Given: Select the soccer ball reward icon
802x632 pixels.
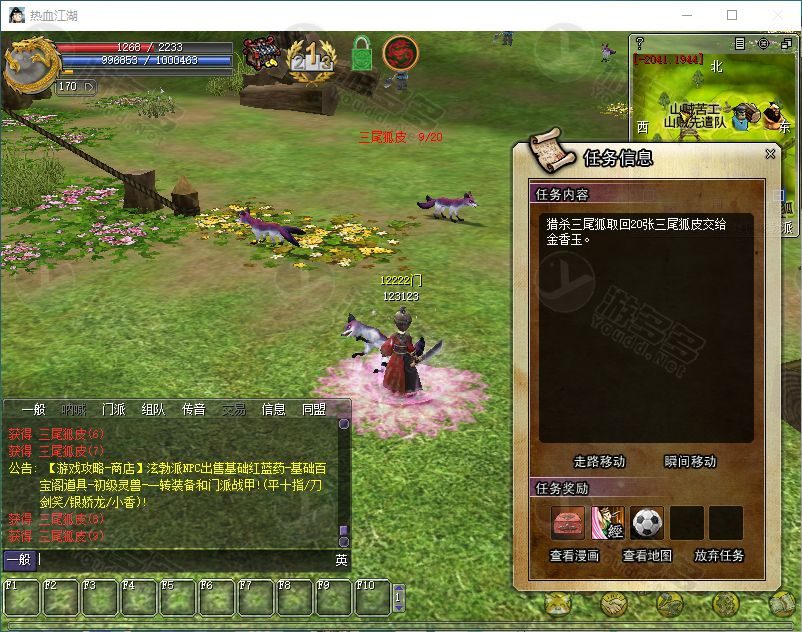Looking at the screenshot, I should pyautogui.click(x=648, y=523).
